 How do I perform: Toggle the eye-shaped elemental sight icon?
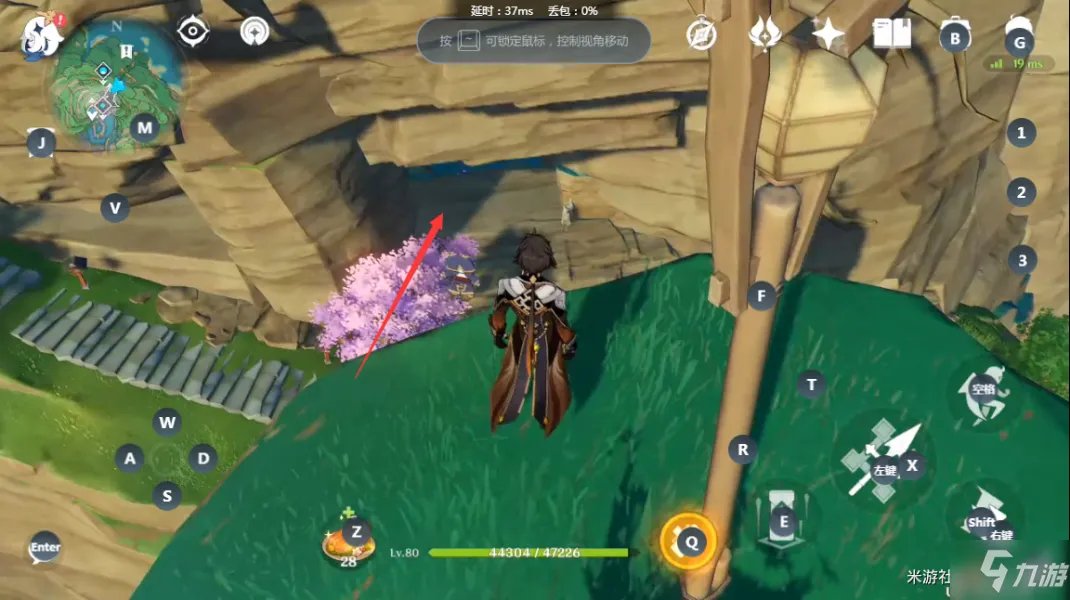(191, 33)
